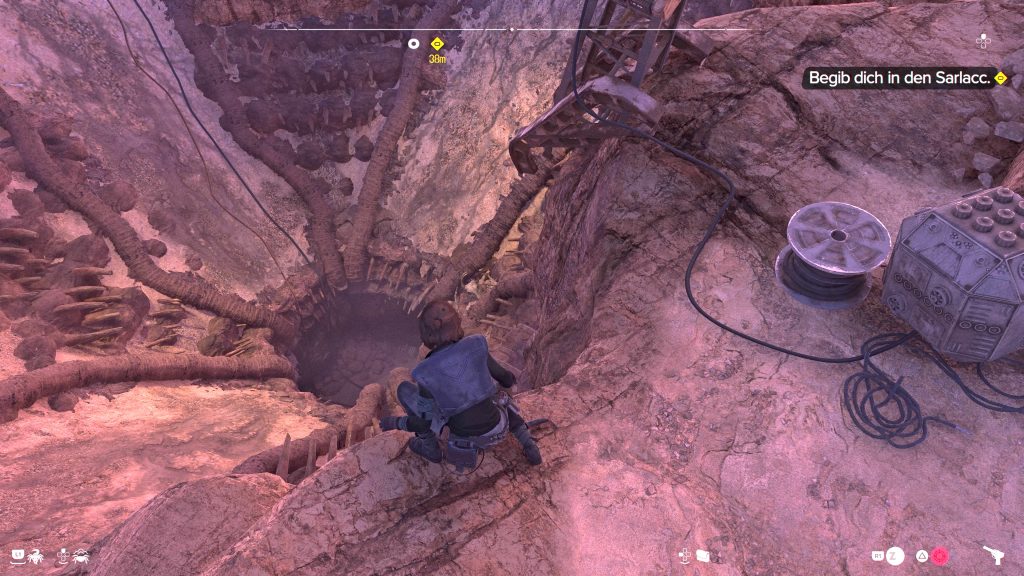Select the "Begib dich in den Sarlacc." objective
The image size is (1024, 576).
(900, 78)
